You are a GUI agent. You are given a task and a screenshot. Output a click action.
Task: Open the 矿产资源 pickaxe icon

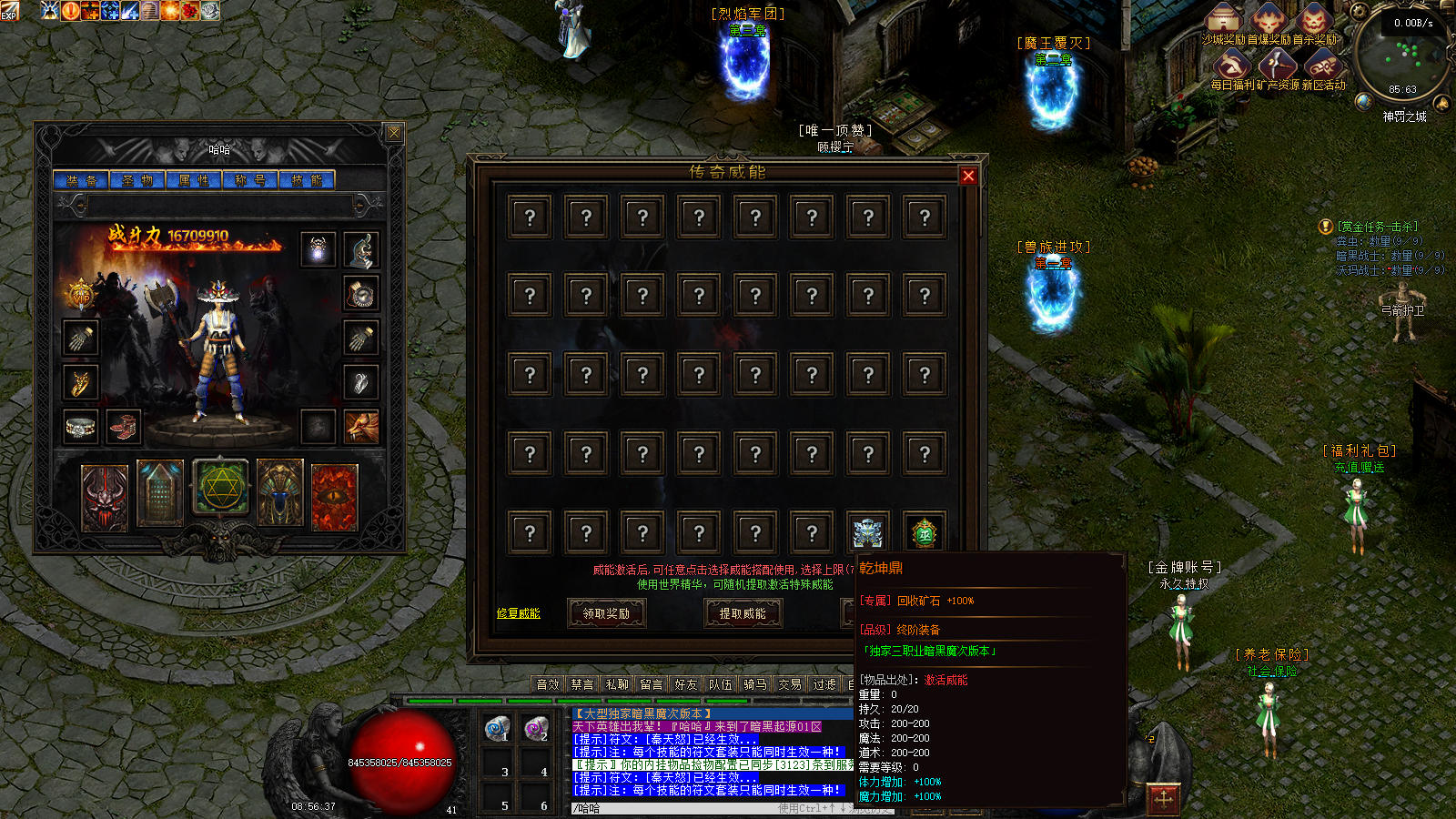(x=1277, y=66)
